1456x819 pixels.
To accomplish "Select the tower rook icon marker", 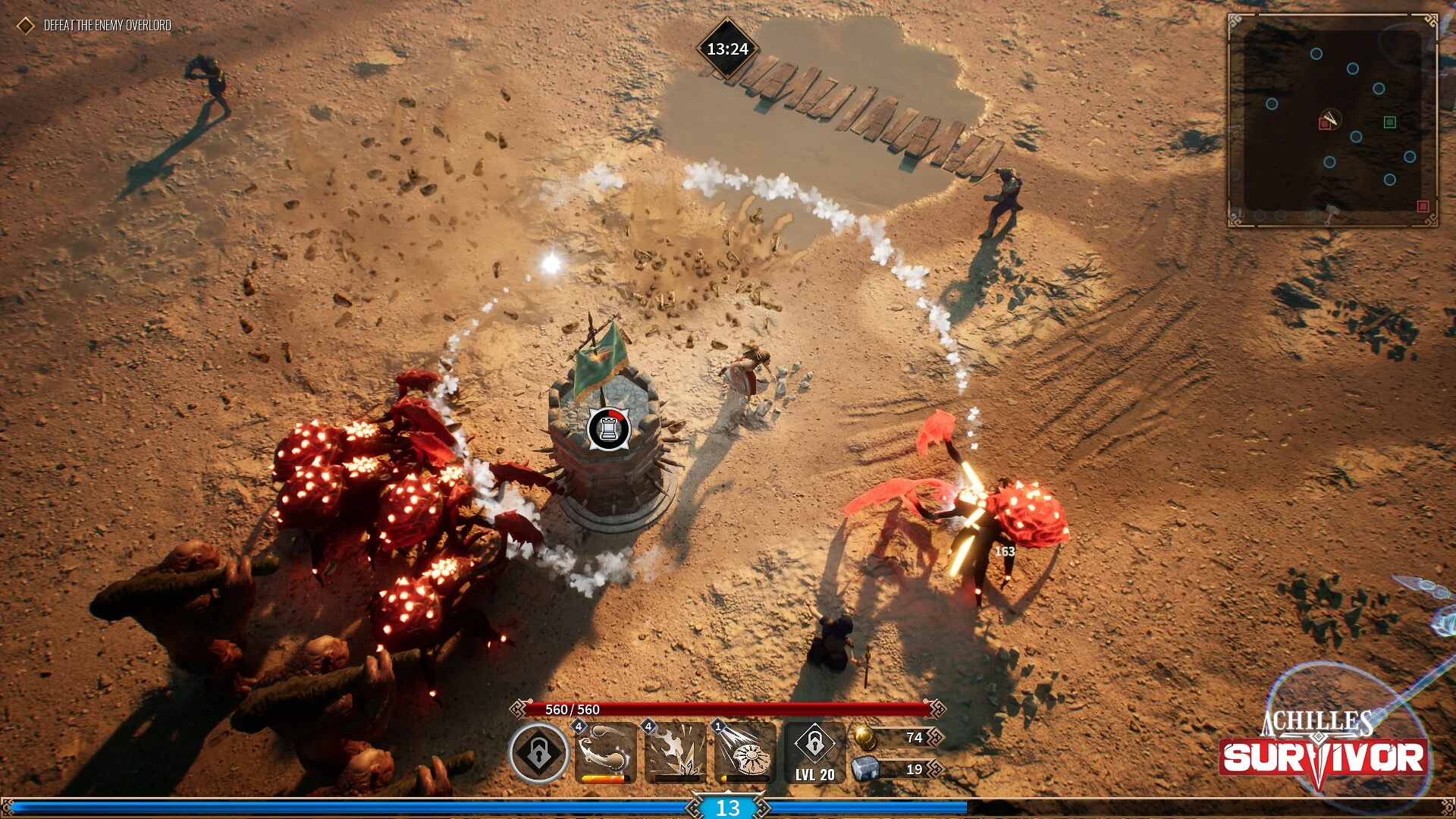I will tap(608, 429).
